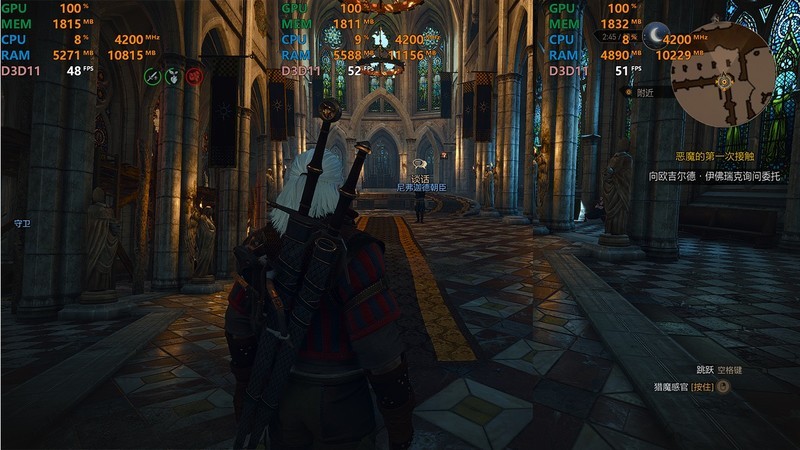Select the green plant buff icon

[x=173, y=75]
